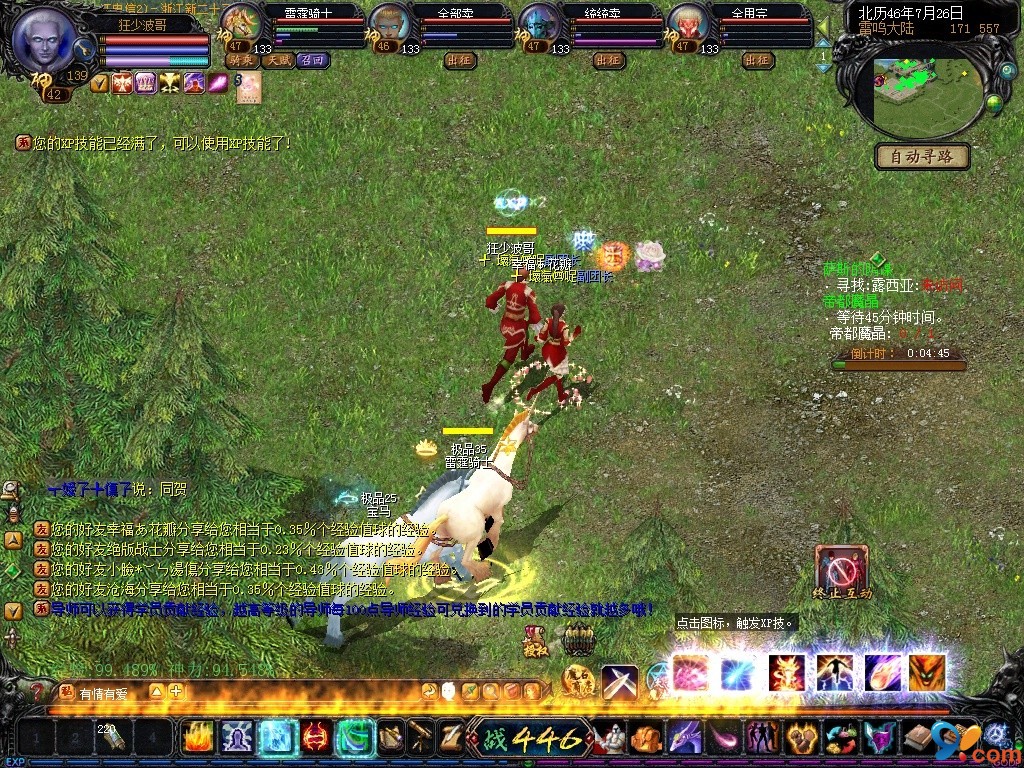Click the 终止互动 stop interaction icon

(841, 570)
